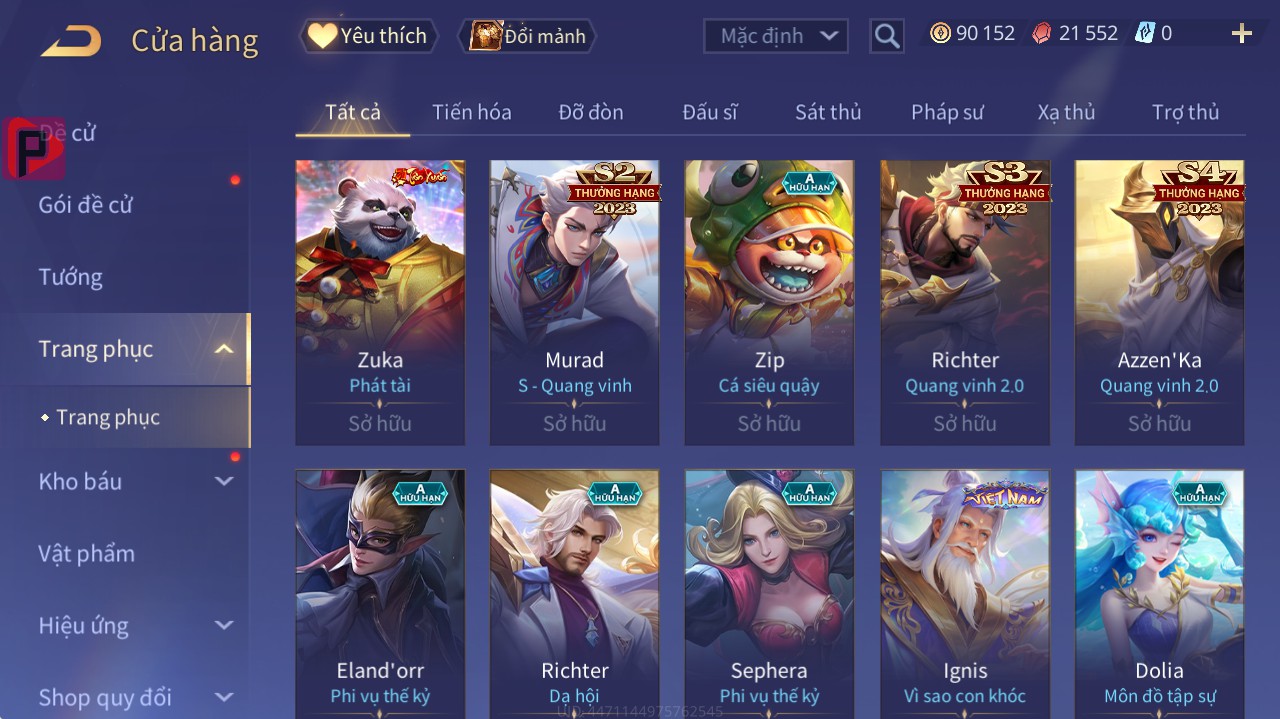Image resolution: width=1280 pixels, height=719 pixels.
Task: Choose the Pháp sư tab
Action: (947, 112)
